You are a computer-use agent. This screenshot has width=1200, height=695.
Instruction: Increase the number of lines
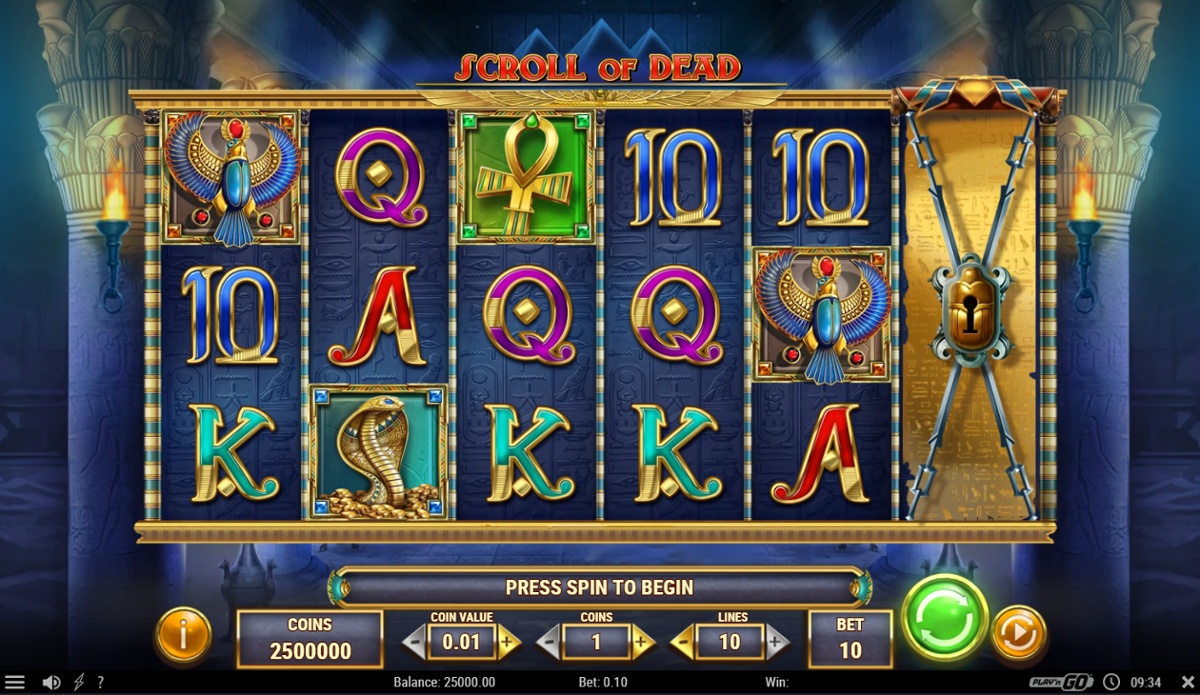click(x=777, y=642)
